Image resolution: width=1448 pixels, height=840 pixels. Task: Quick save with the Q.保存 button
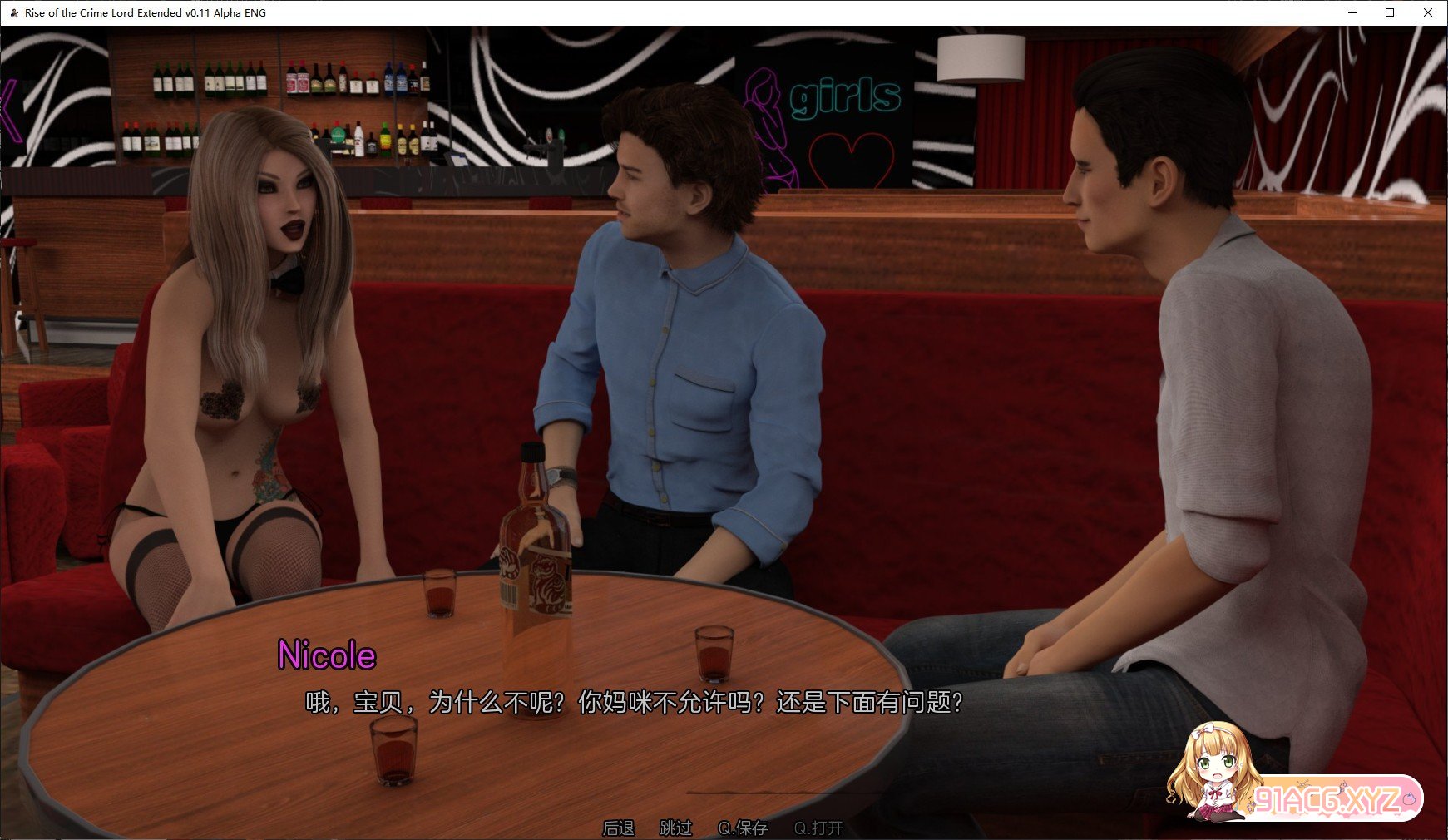tap(743, 828)
